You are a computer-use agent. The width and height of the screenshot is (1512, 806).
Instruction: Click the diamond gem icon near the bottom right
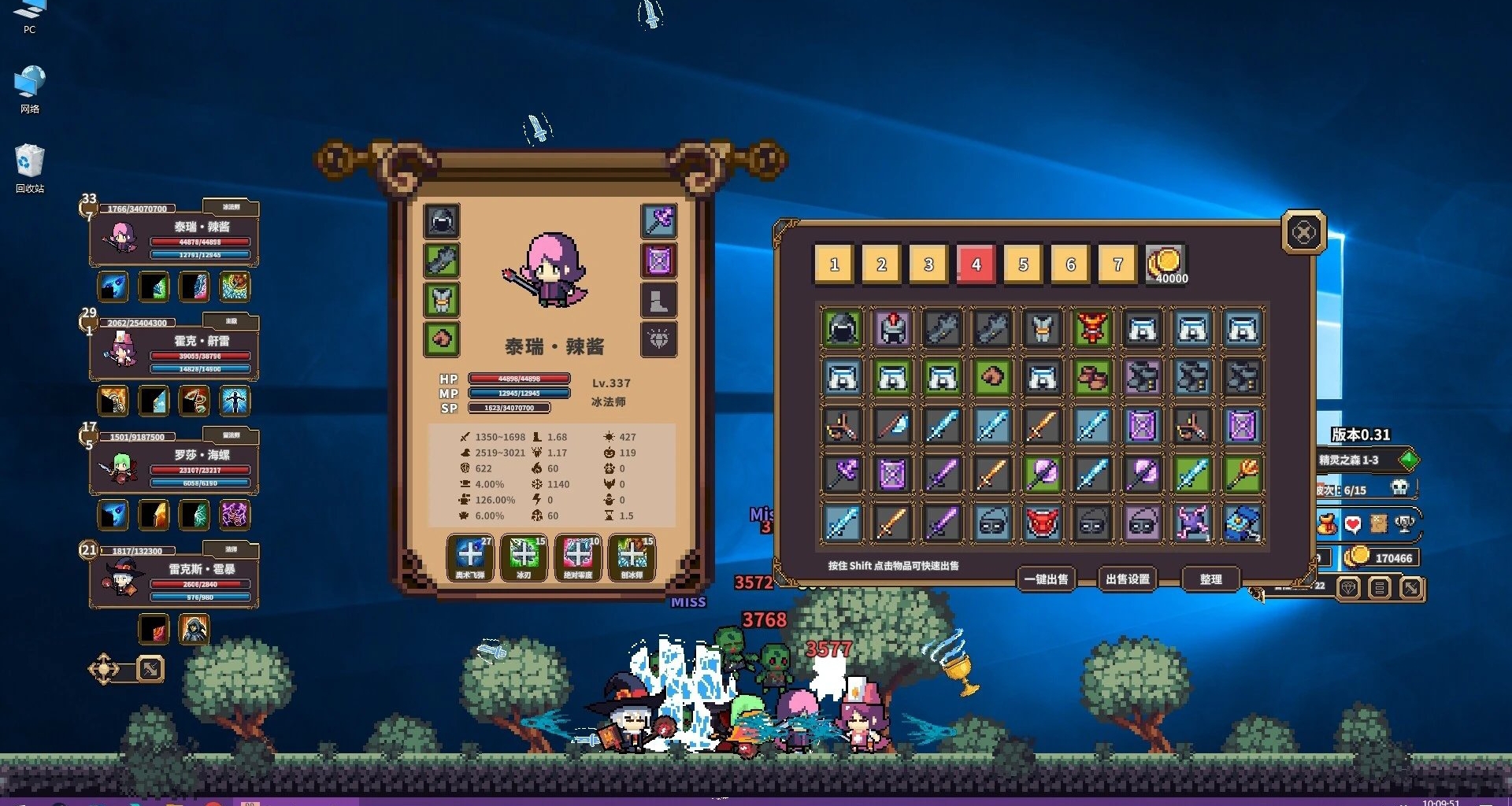pyautogui.click(x=1349, y=588)
